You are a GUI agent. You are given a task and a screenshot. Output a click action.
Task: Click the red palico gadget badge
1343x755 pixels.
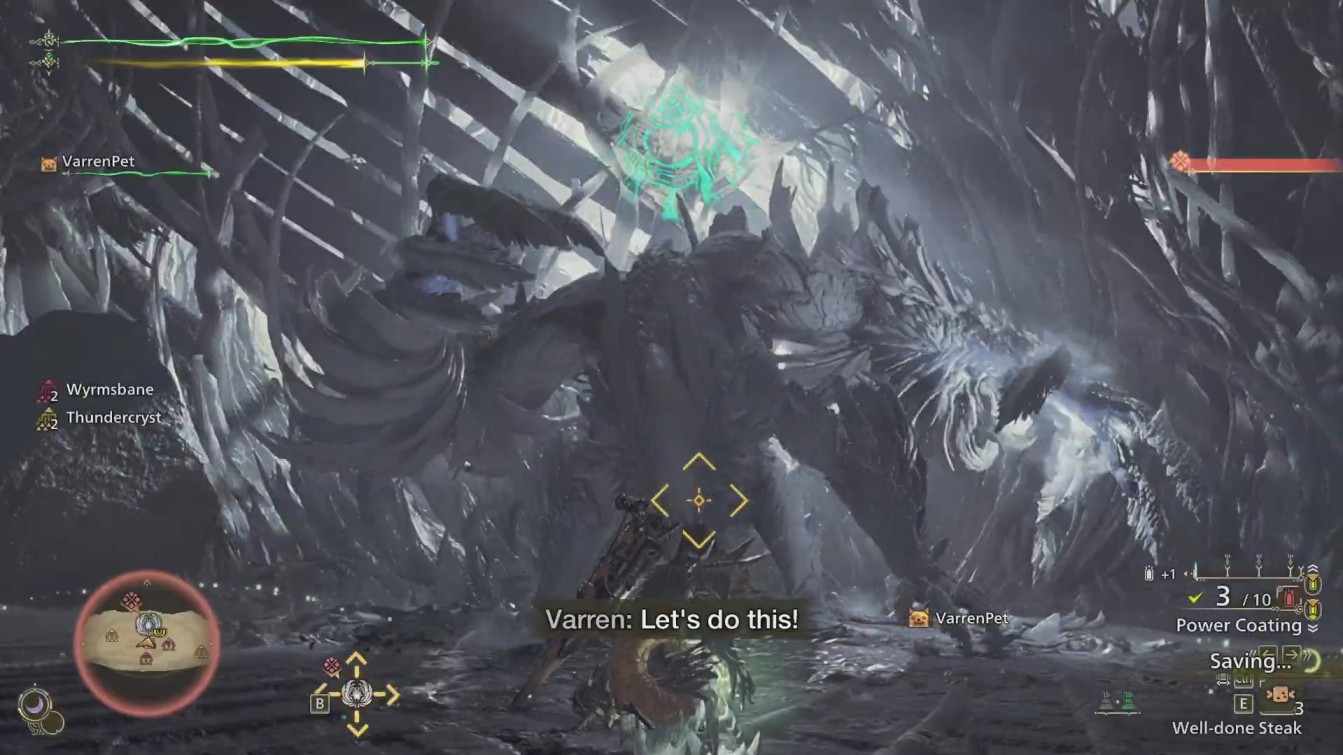pos(332,665)
